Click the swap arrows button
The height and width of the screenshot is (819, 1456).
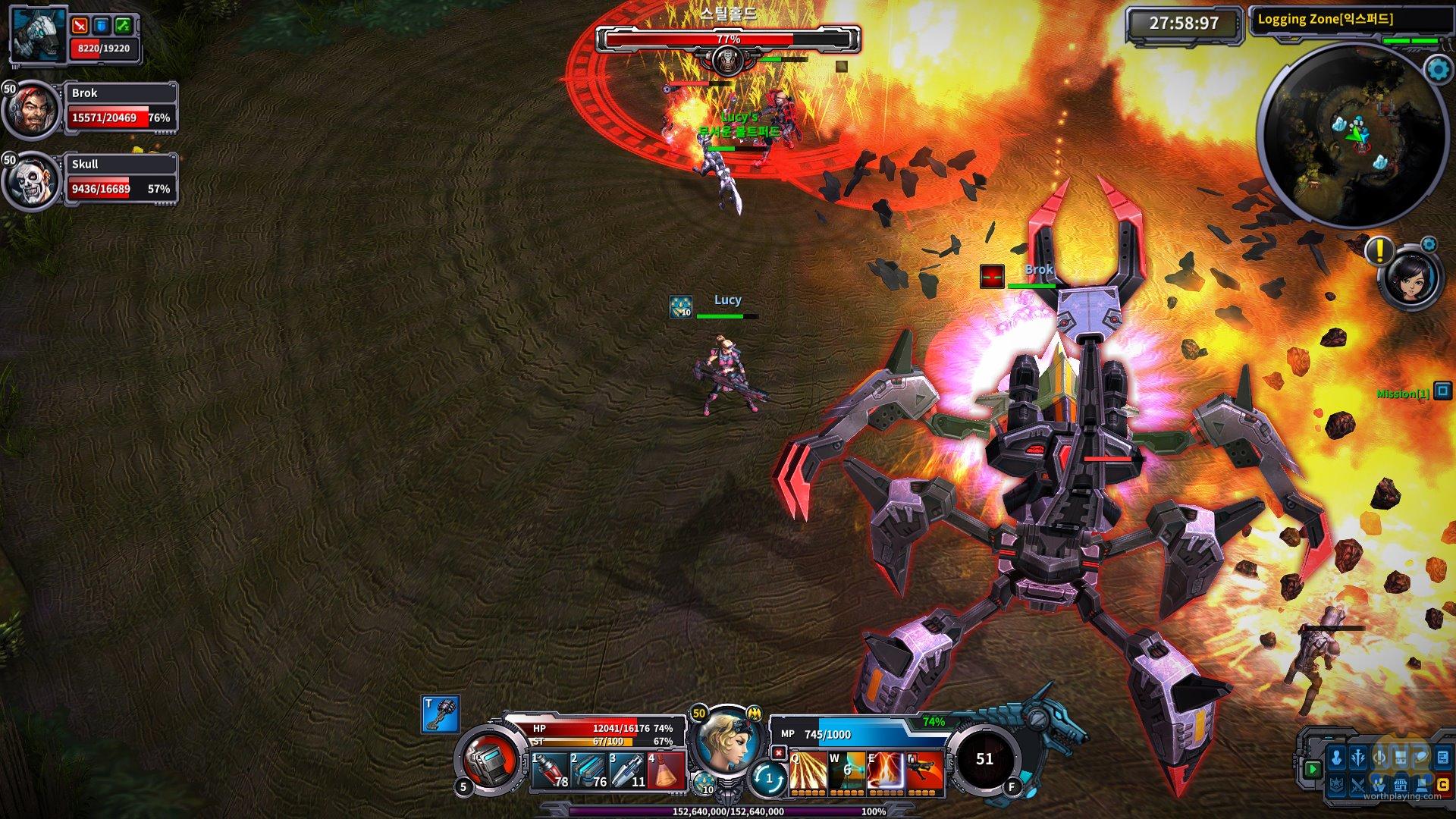(x=768, y=778)
